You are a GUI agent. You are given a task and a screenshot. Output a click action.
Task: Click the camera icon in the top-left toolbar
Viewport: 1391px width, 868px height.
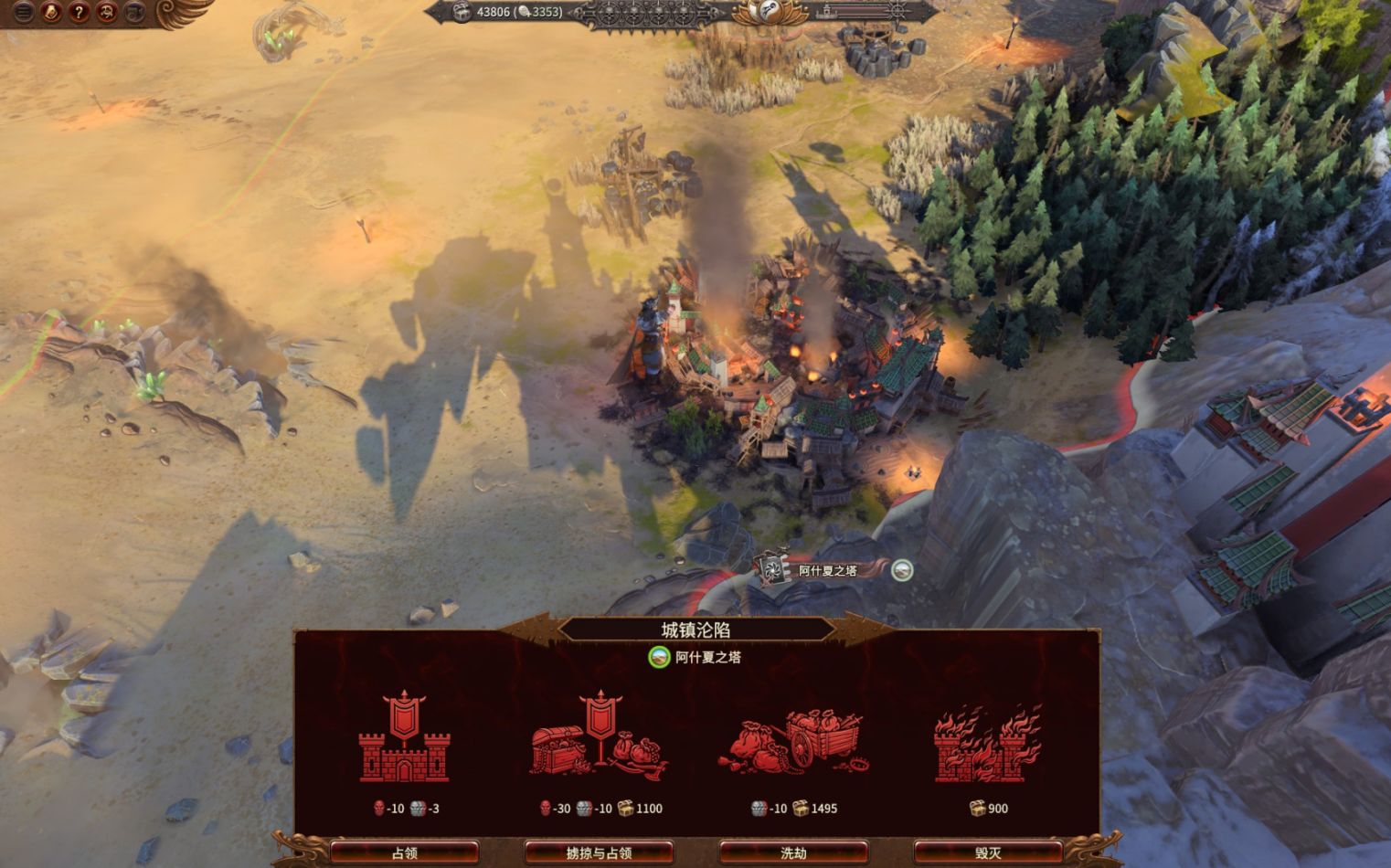pos(135,12)
